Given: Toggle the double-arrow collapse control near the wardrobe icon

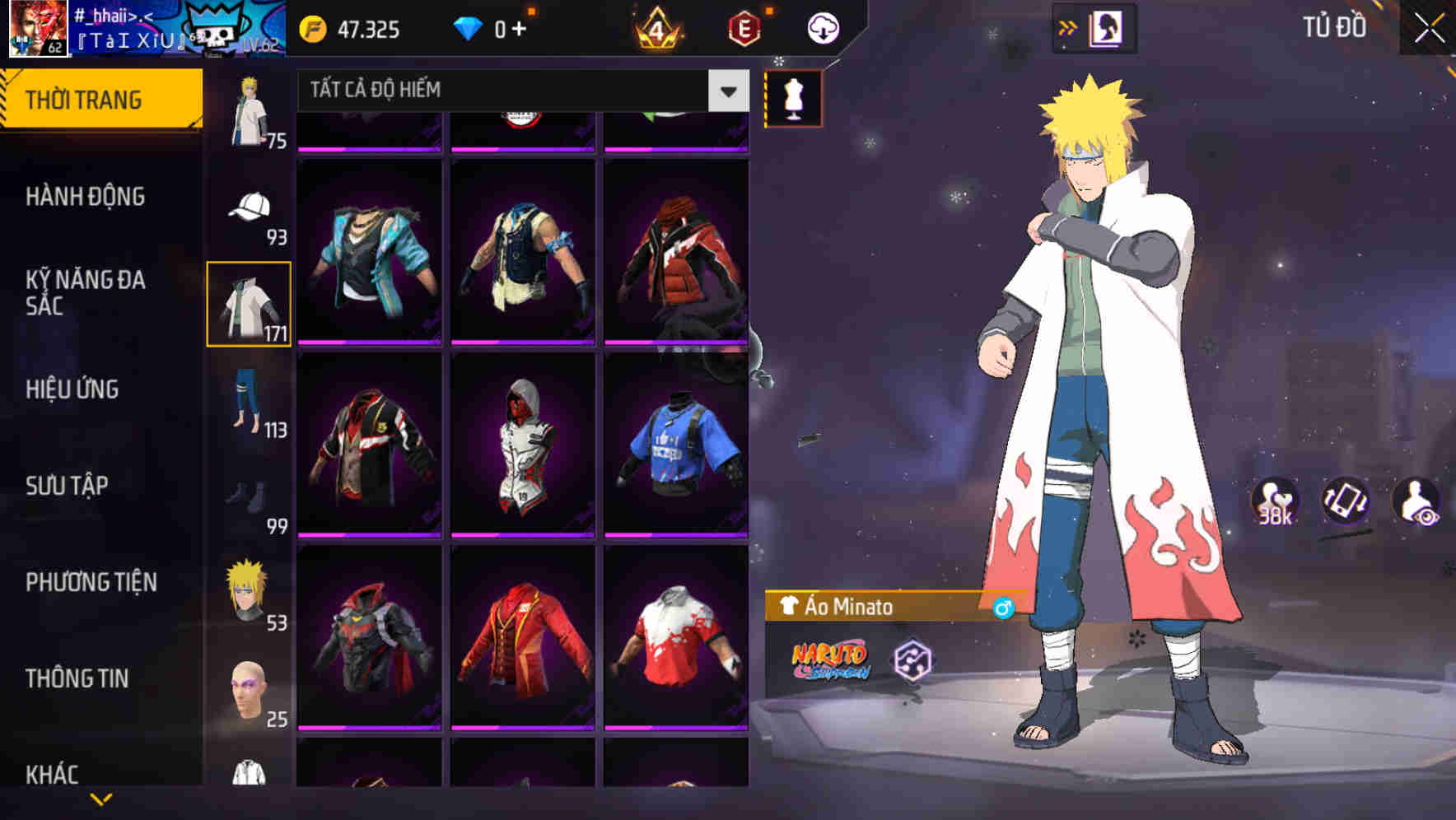Looking at the screenshot, I should (x=1068, y=26).
